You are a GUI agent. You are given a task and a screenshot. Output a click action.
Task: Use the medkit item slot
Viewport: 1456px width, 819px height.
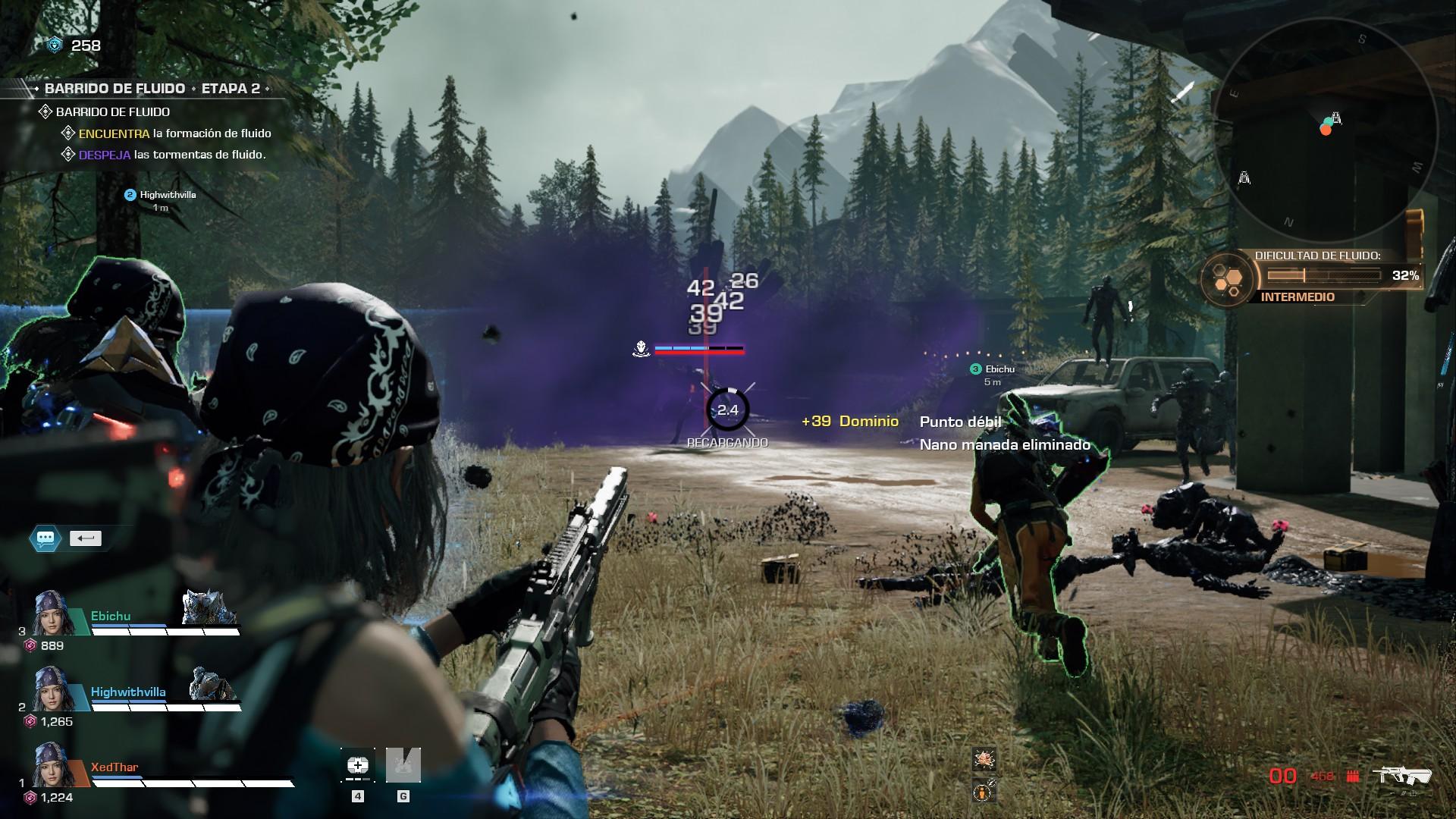point(358,765)
